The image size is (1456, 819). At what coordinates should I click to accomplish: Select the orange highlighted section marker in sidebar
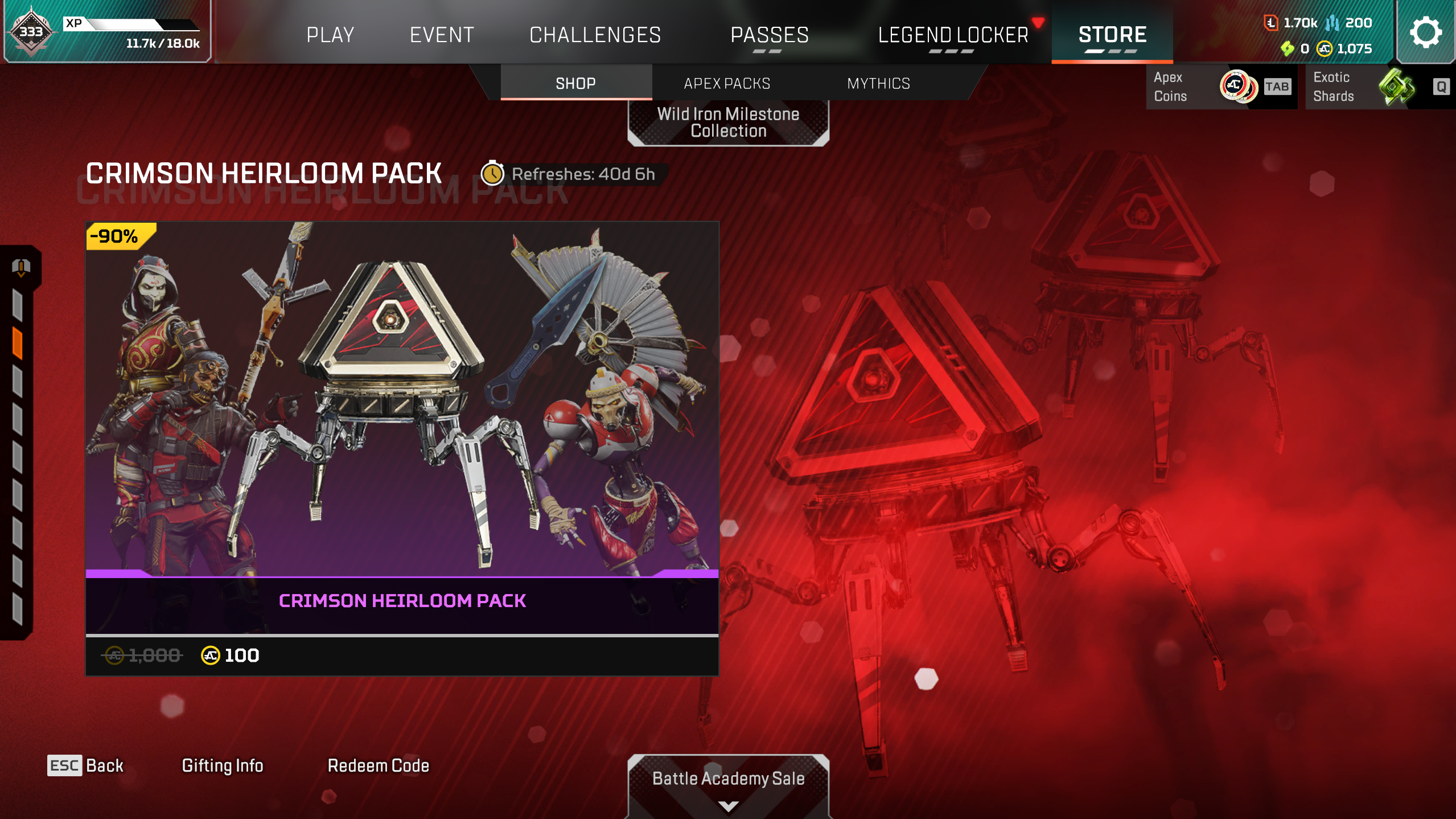18,343
